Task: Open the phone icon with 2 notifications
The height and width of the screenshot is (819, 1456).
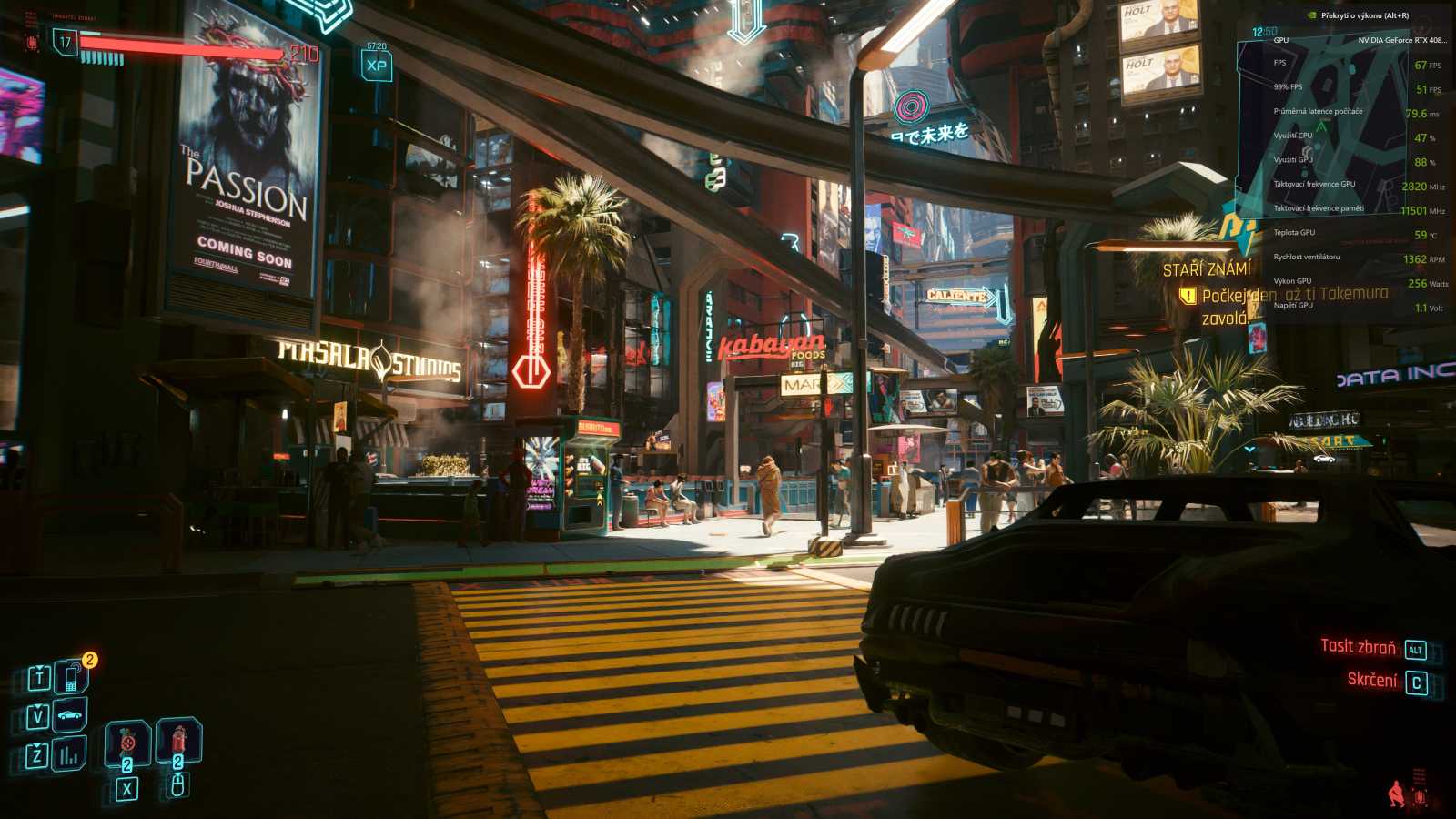Action: [72, 676]
